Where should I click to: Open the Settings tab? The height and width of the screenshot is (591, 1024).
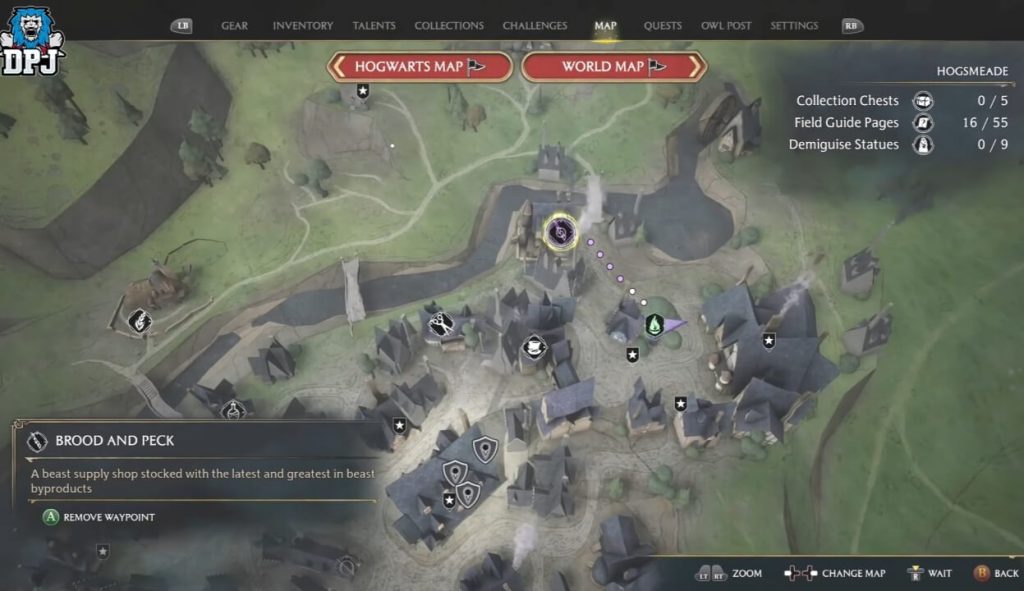coord(794,26)
